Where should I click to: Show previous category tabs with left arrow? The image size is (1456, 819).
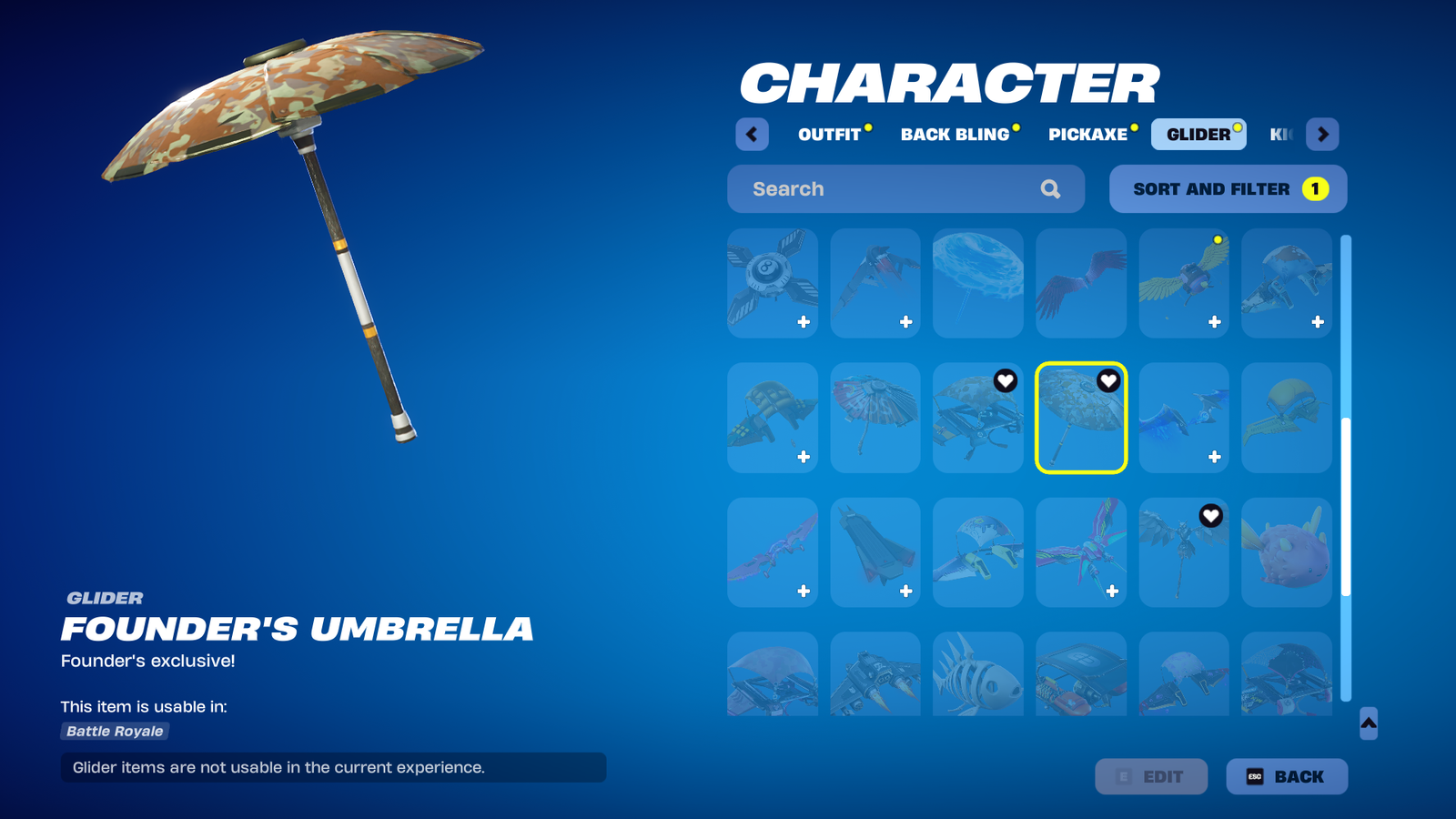coord(752,135)
